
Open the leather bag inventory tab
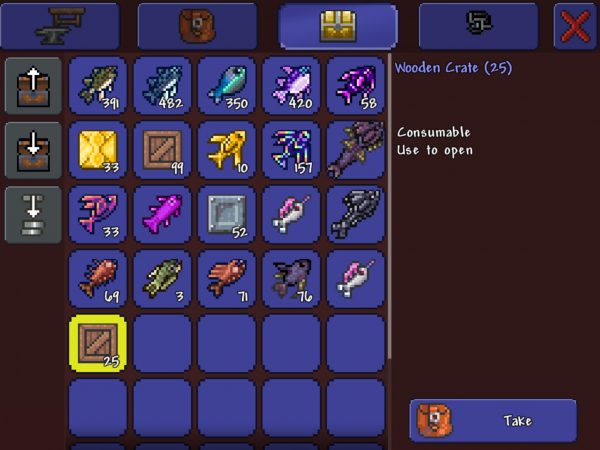(197, 26)
